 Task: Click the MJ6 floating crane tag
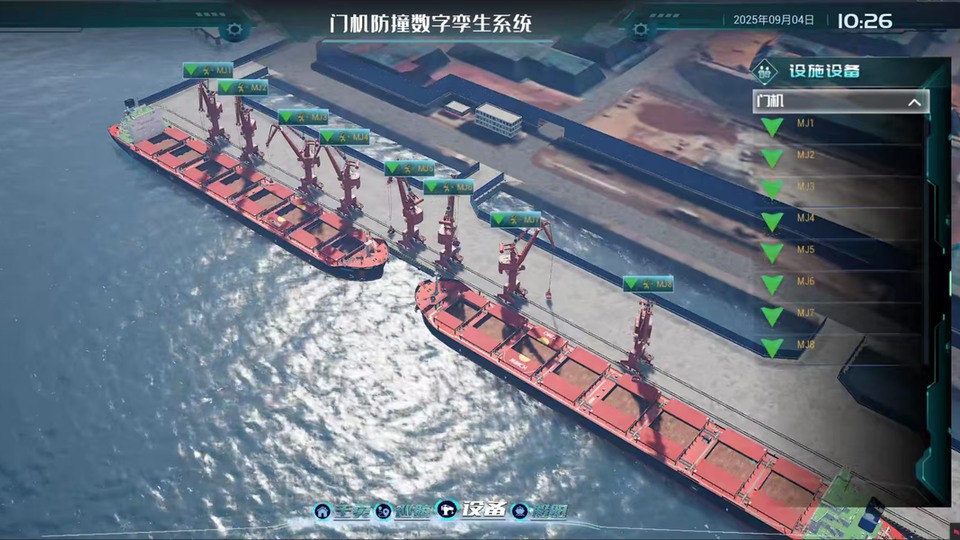(x=449, y=187)
